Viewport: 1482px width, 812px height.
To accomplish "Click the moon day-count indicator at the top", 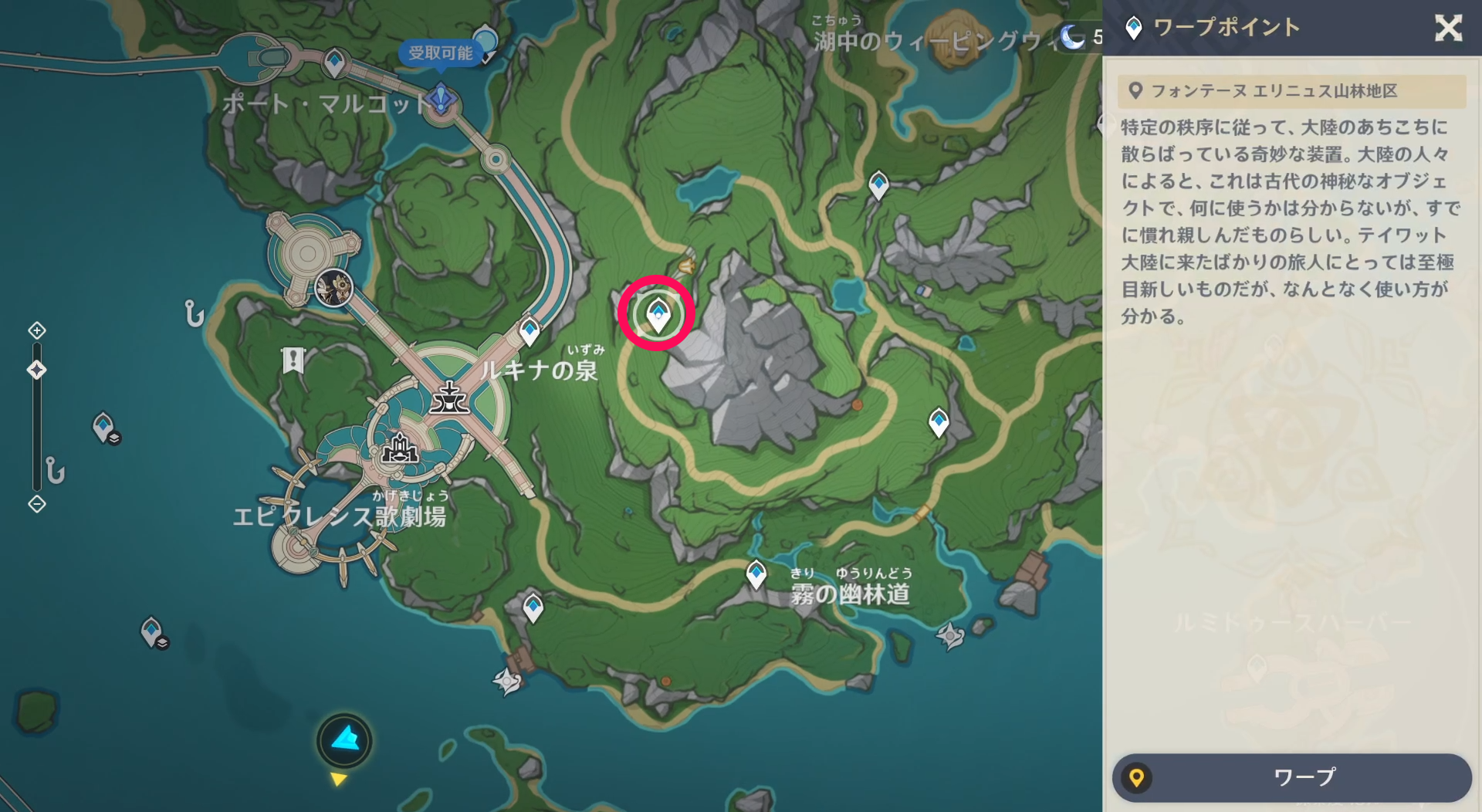I will pos(1072,37).
